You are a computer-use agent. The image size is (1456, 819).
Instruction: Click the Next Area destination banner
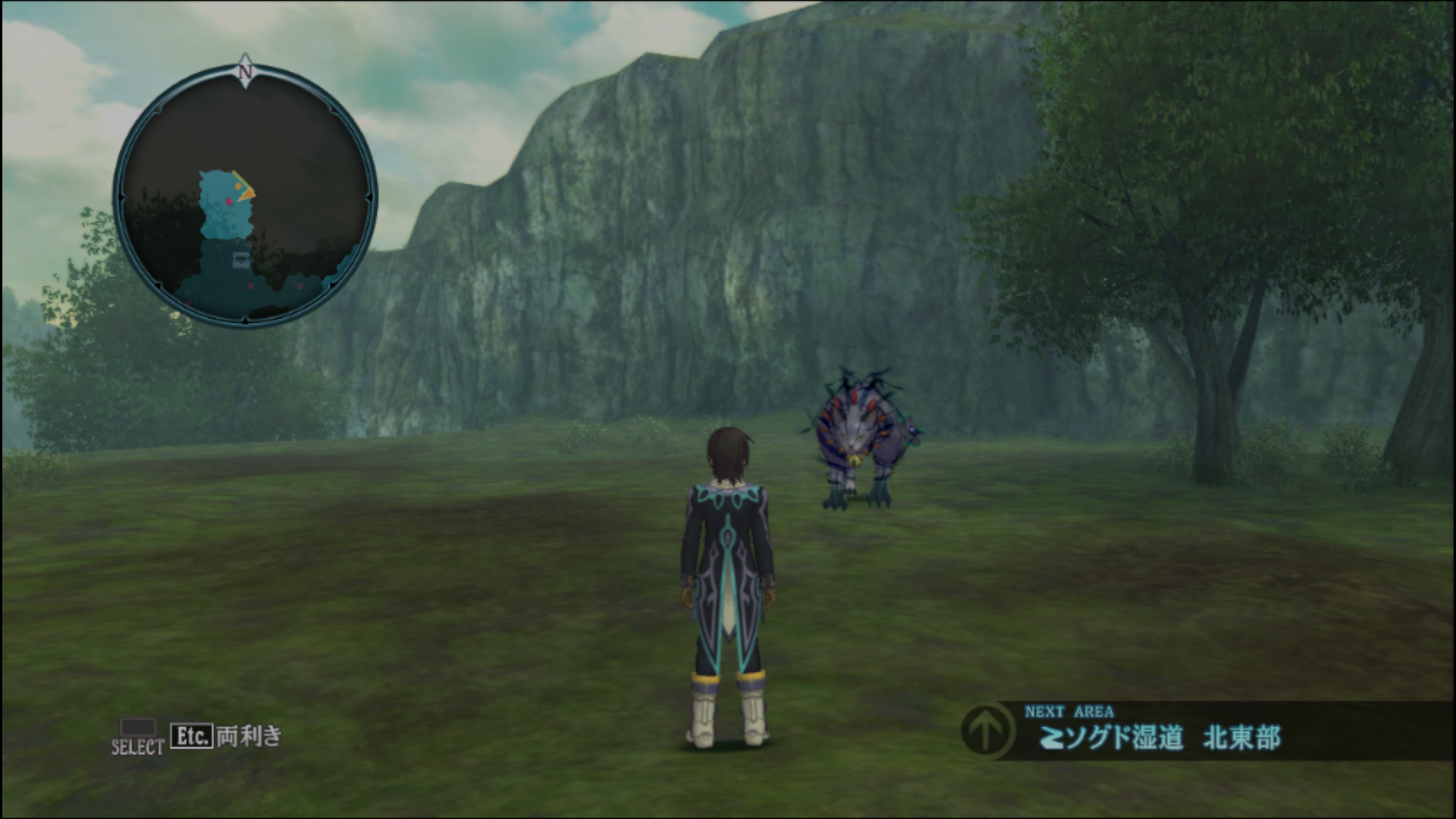(x=1206, y=730)
